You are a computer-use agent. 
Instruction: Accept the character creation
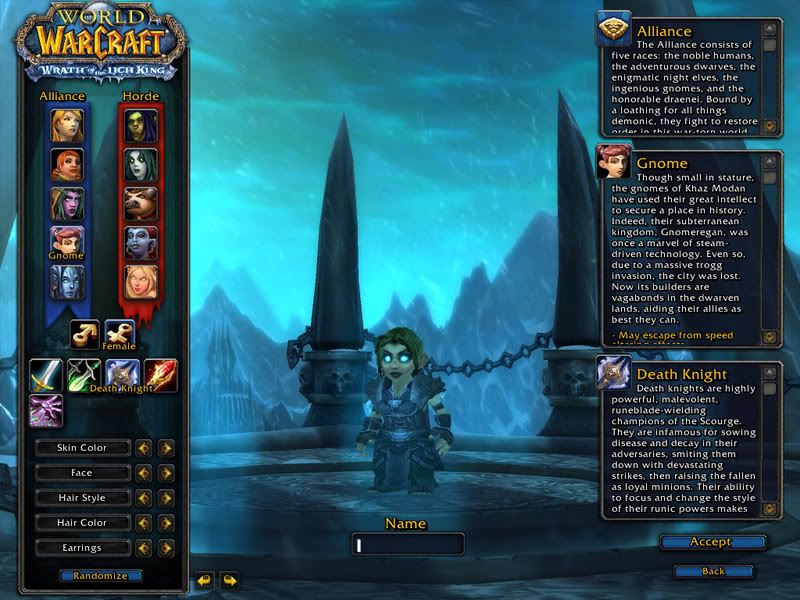[712, 542]
